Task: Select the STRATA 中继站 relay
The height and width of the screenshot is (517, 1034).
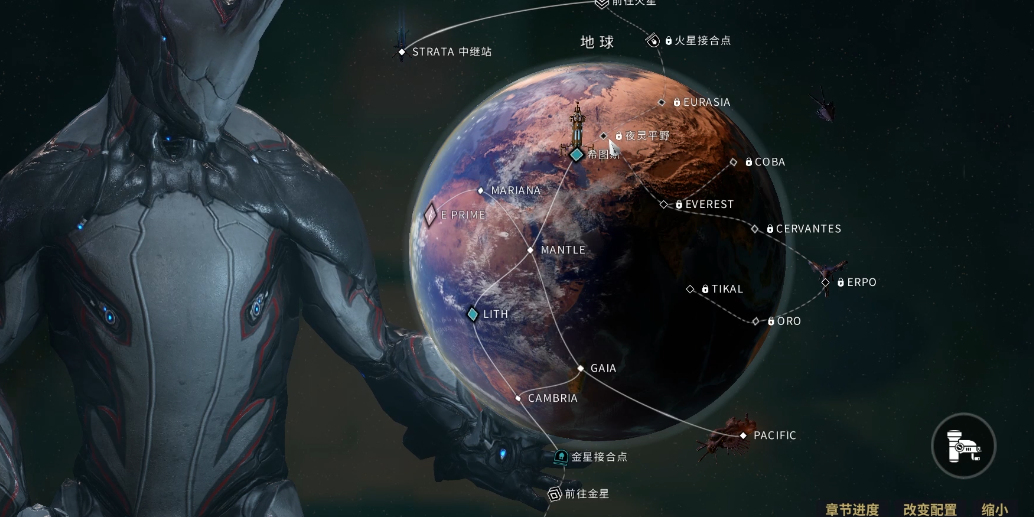Action: pyautogui.click(x=402, y=51)
